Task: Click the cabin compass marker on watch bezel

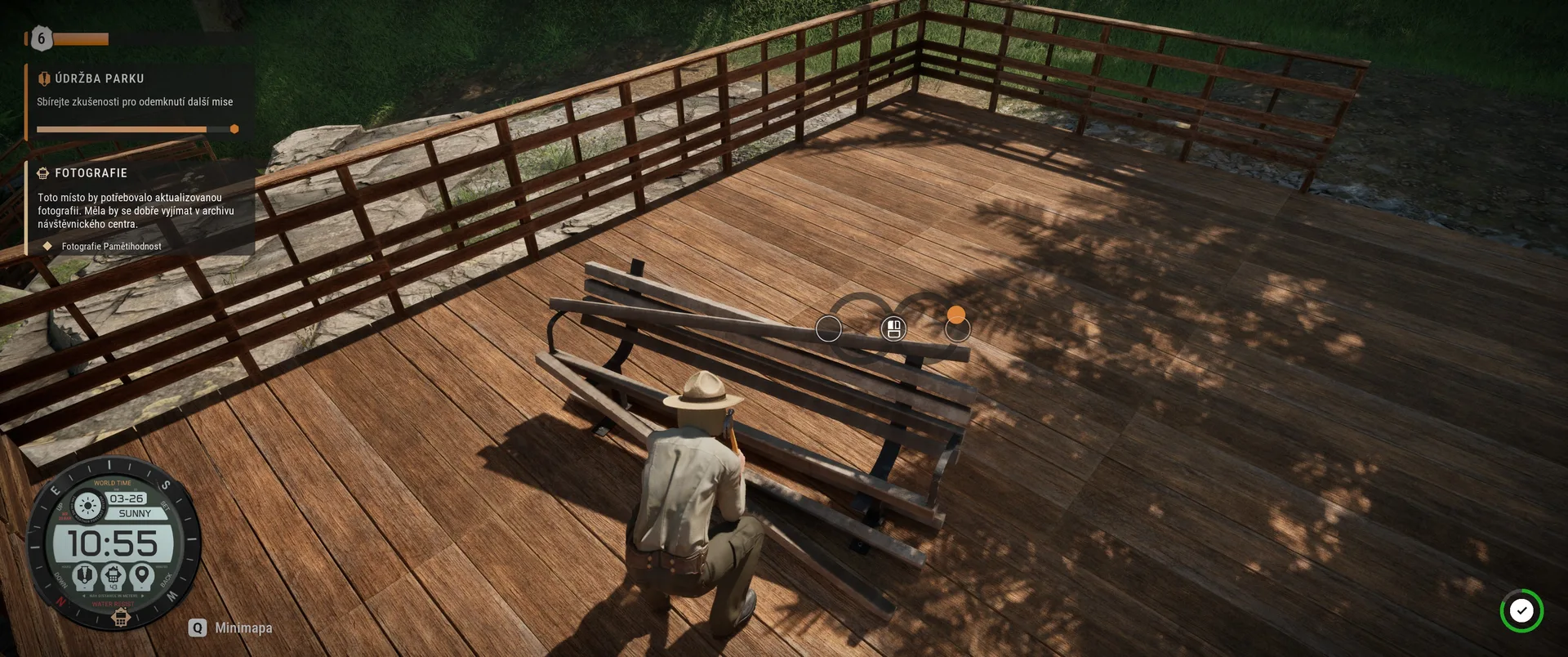Action: tap(121, 619)
